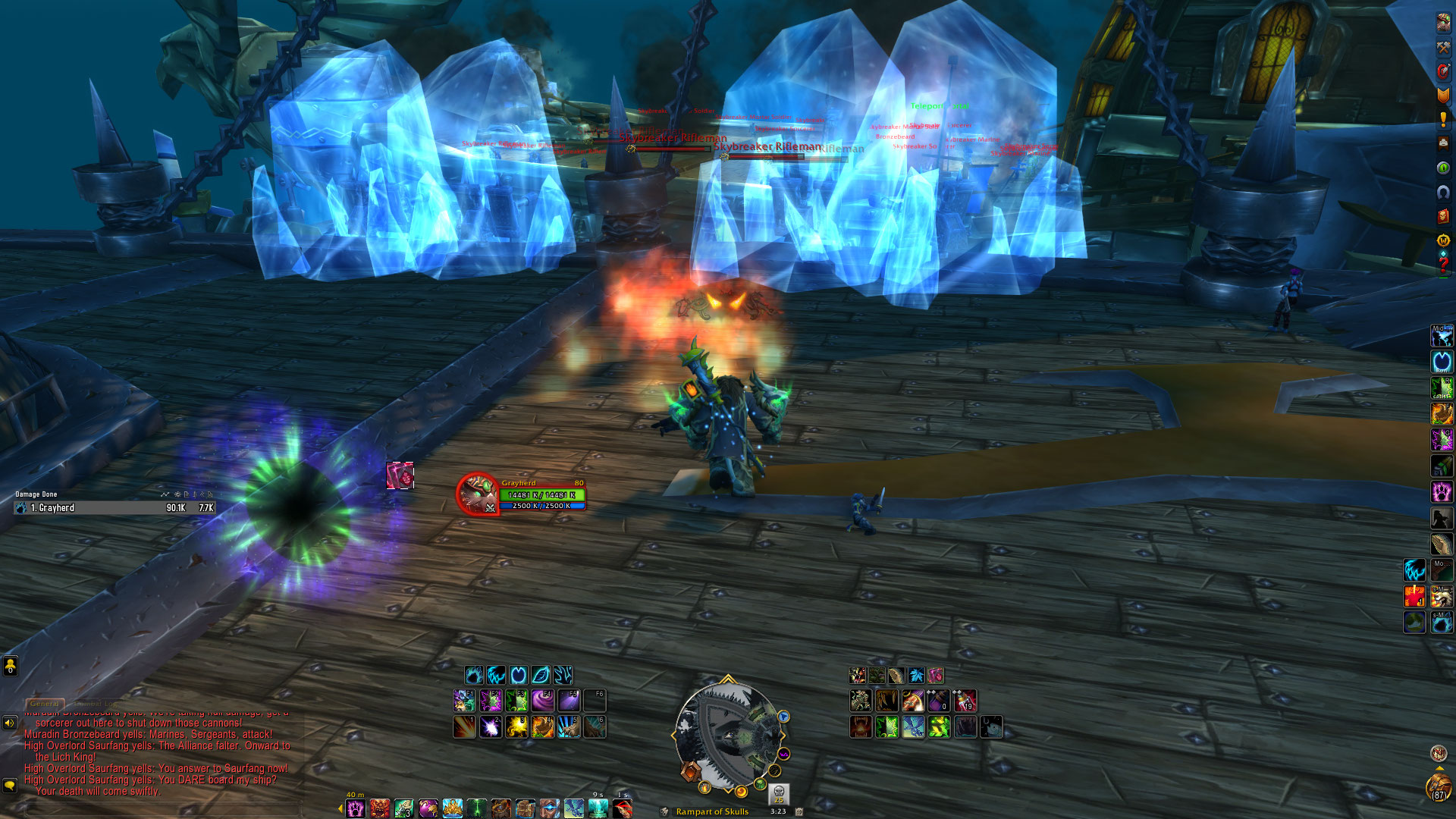Click the circular minimap
Screen dimensions: 1456x819
click(728, 736)
